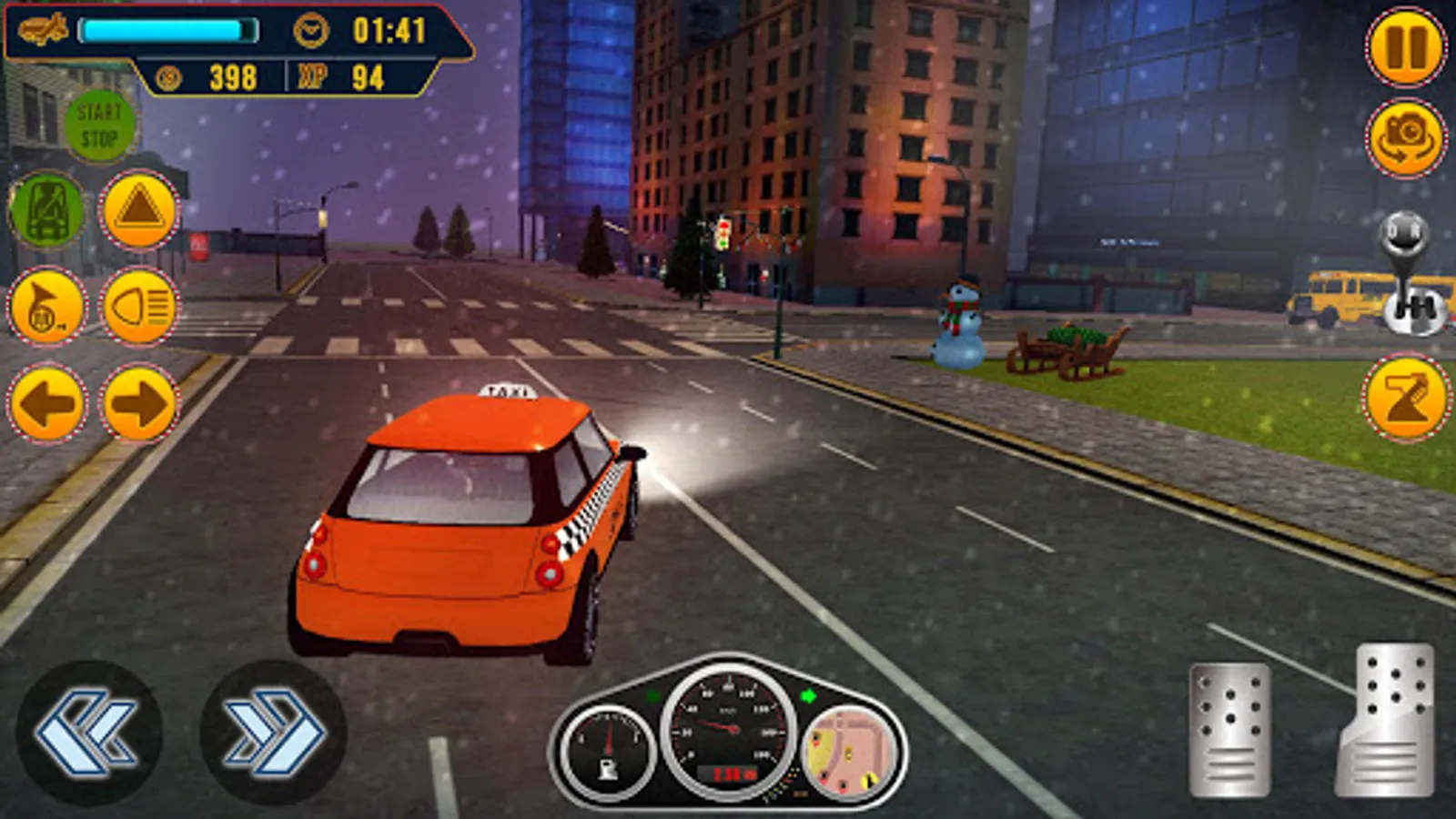
Task: Click the tall accelerator pedal
Action: [1387, 721]
